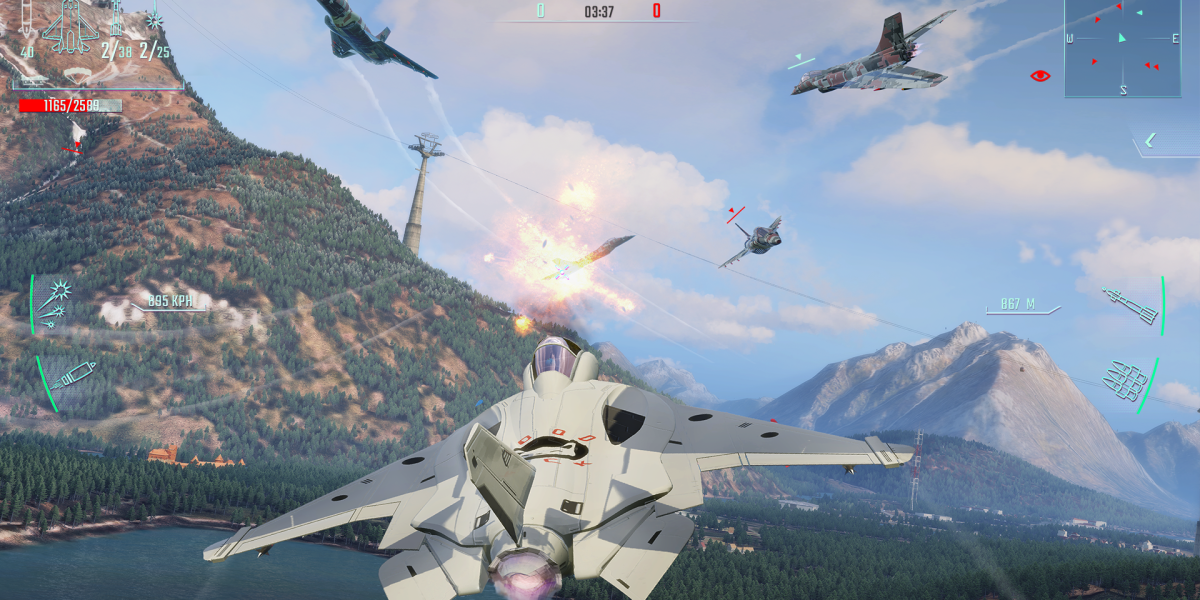Select the white bomb icon showing 40

pos(27,20)
